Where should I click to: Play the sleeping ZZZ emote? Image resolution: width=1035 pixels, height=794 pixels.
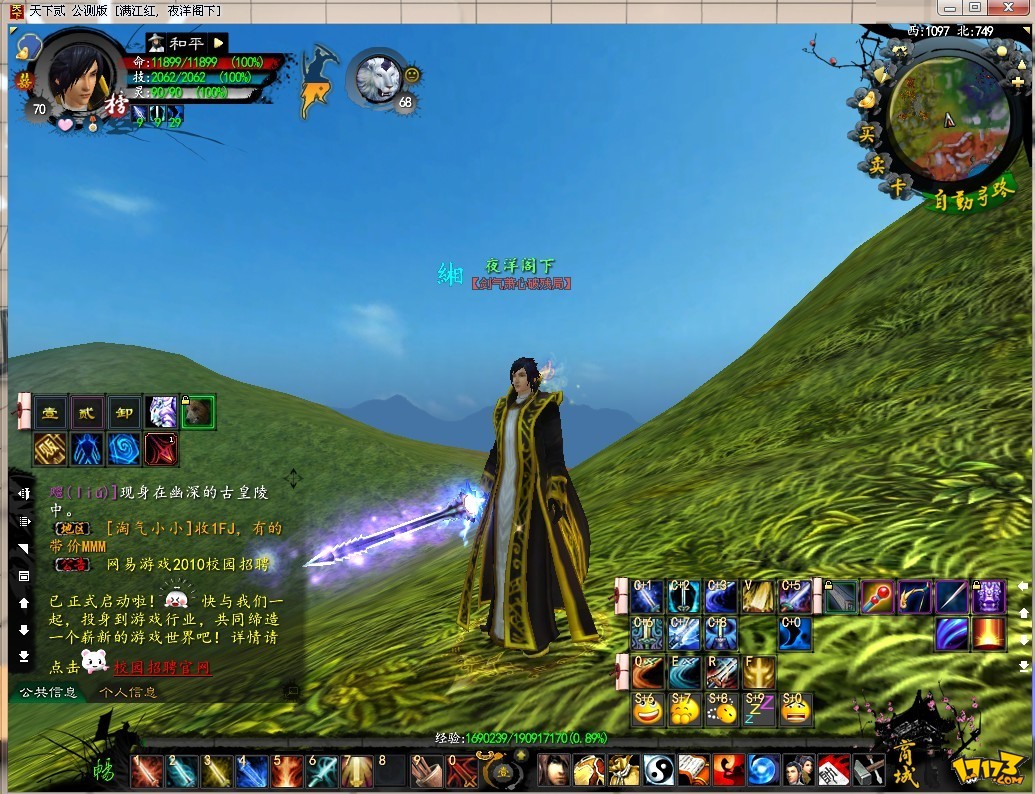click(758, 709)
